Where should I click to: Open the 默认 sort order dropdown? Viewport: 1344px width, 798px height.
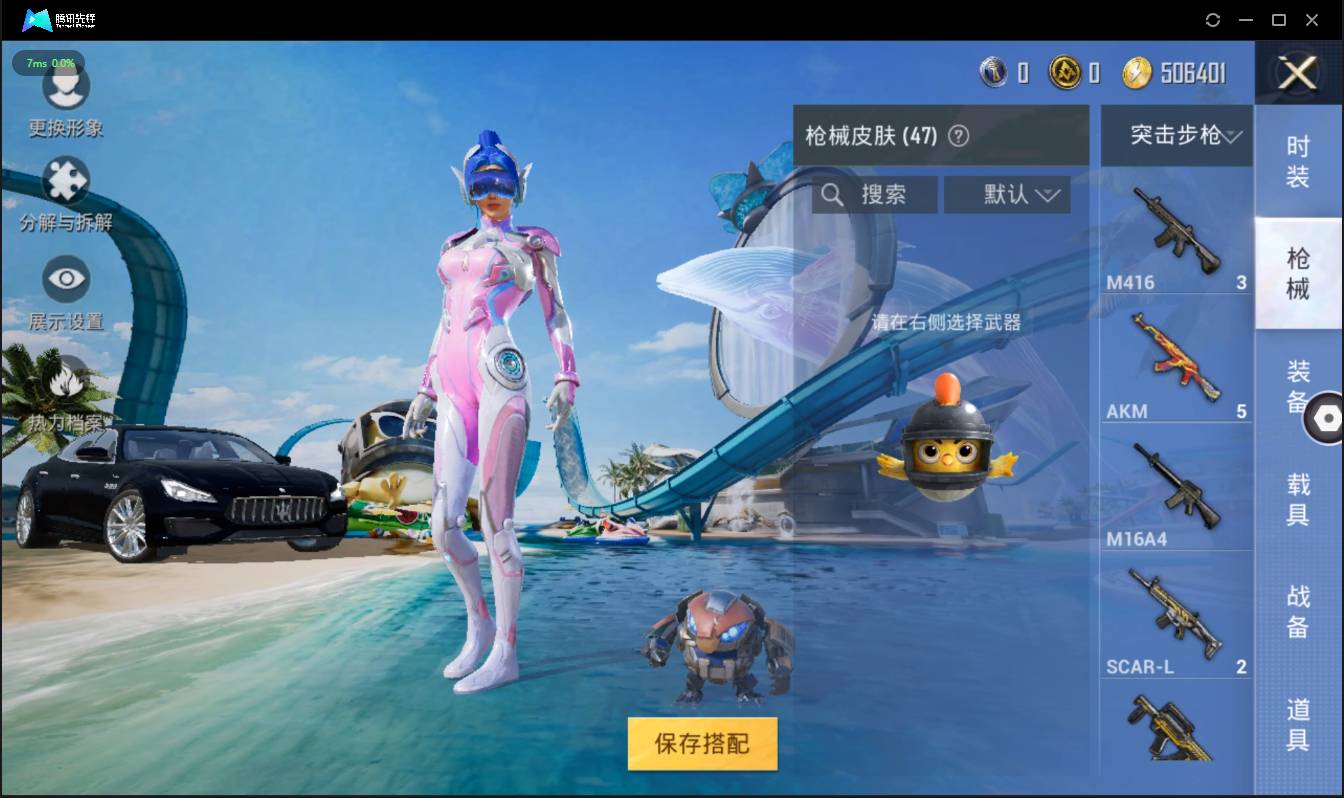[1007, 194]
